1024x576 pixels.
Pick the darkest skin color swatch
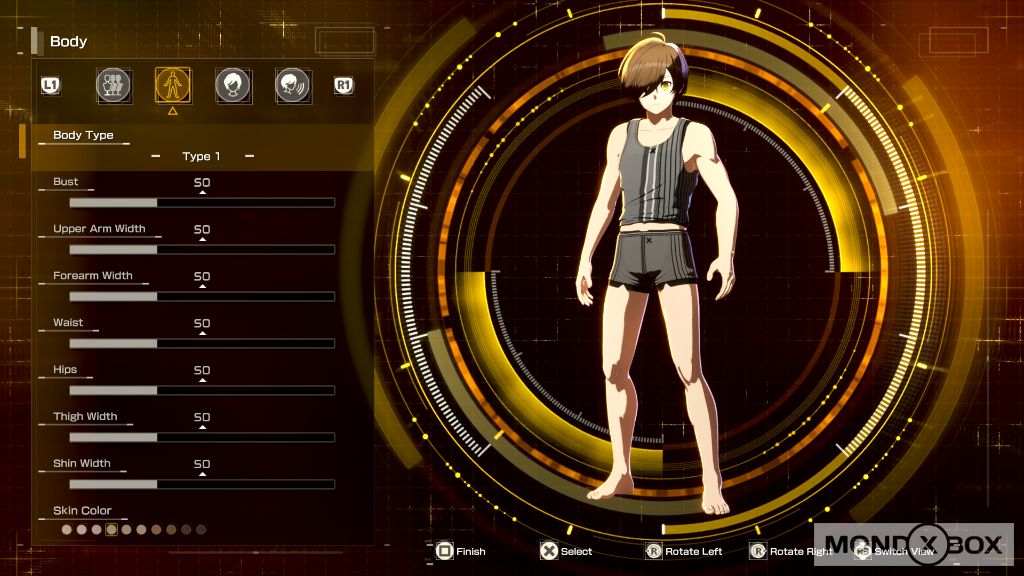coord(201,530)
